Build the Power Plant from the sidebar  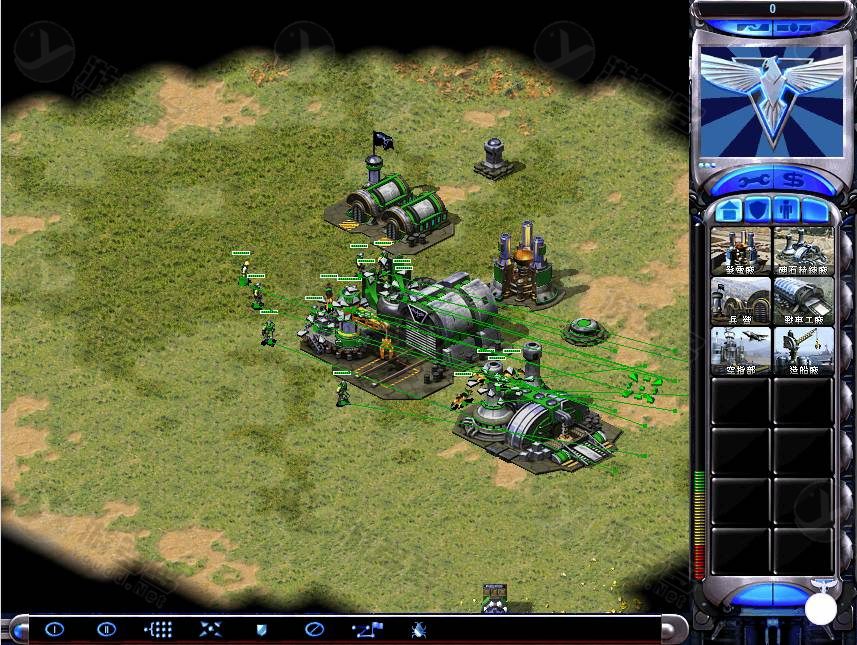point(741,250)
